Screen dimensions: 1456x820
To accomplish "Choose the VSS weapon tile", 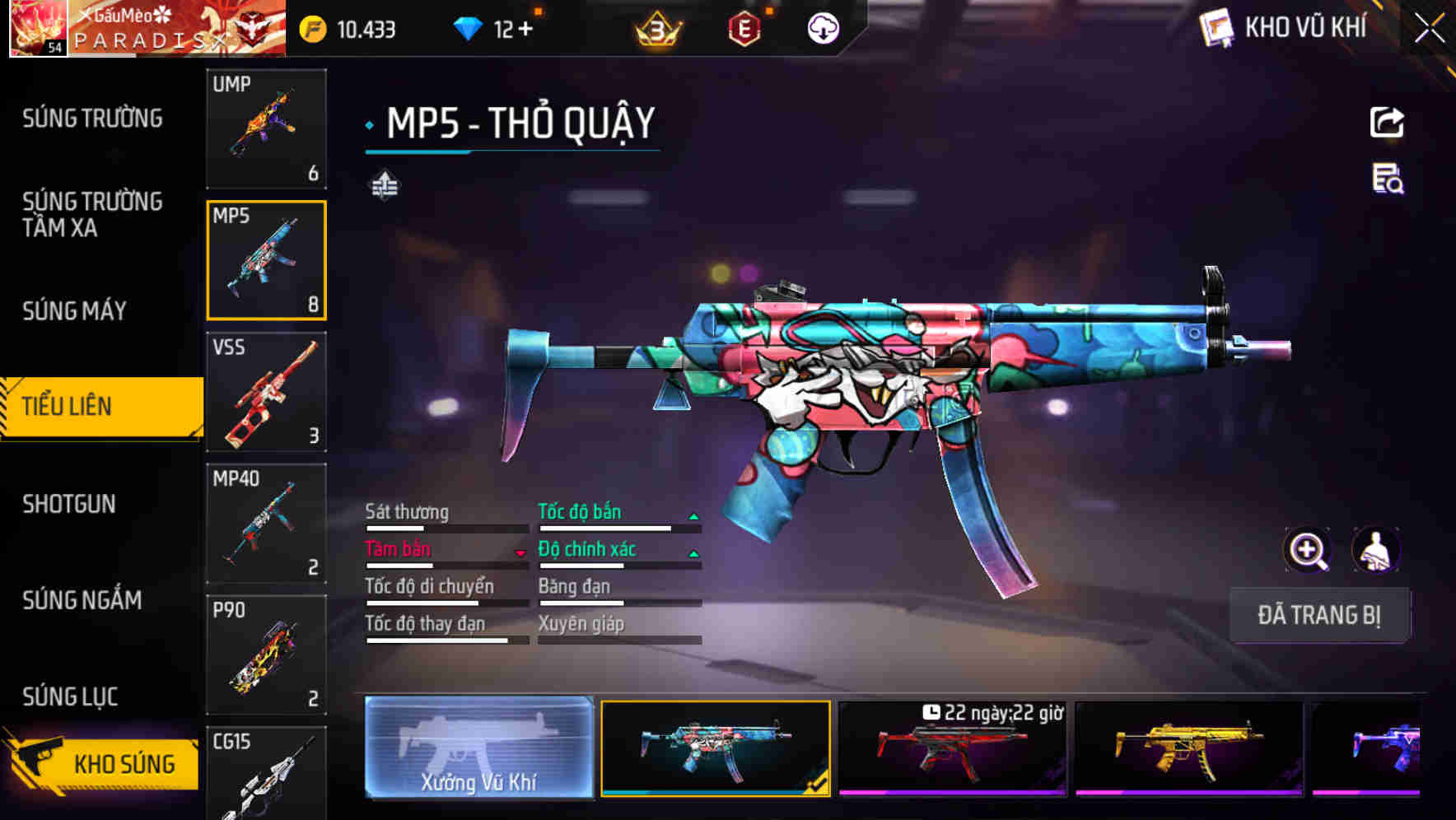I will coord(266,392).
